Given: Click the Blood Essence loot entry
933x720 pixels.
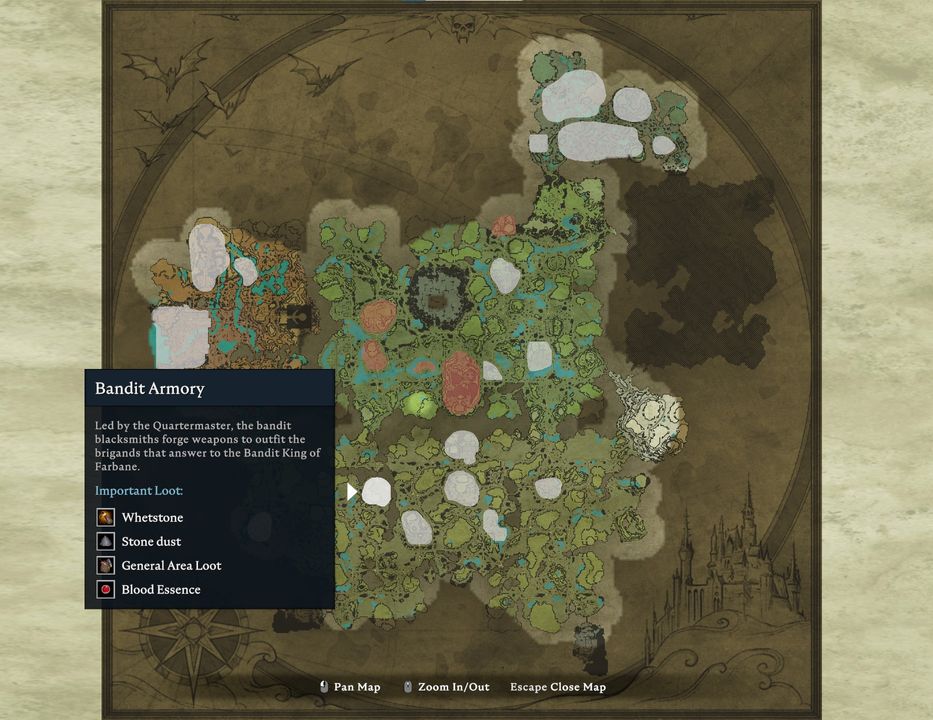Looking at the screenshot, I should (x=160, y=590).
